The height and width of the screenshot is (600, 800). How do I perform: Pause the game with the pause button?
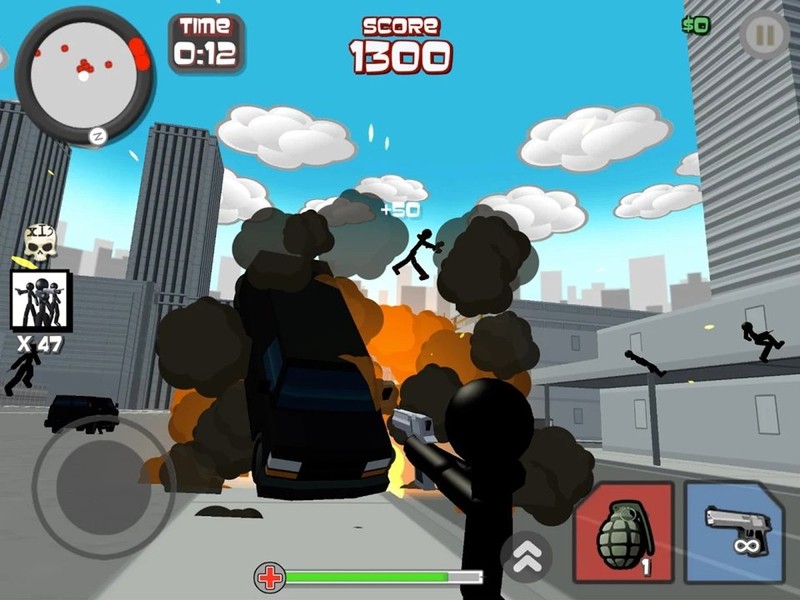click(x=764, y=37)
